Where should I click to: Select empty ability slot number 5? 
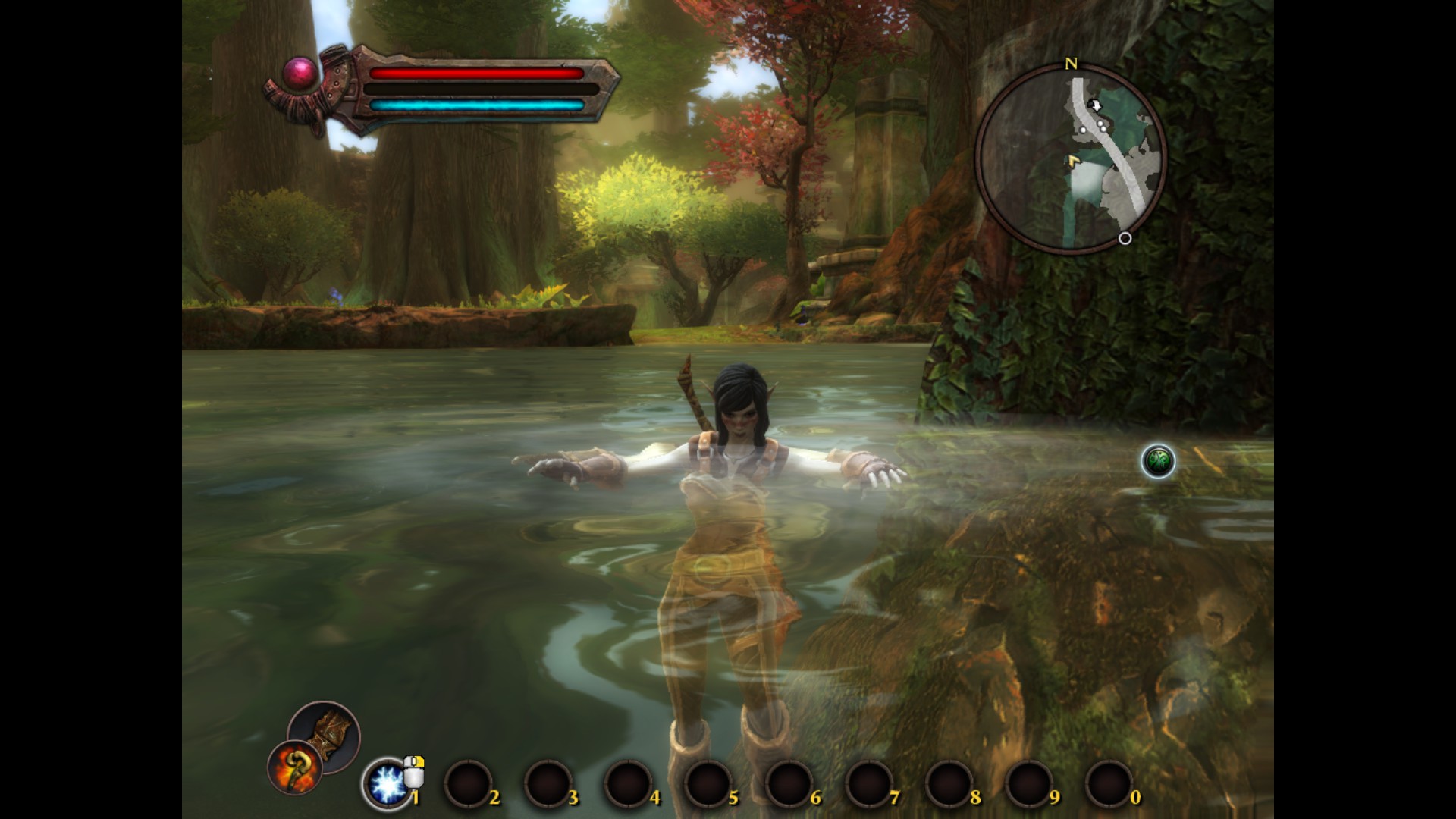point(708,784)
